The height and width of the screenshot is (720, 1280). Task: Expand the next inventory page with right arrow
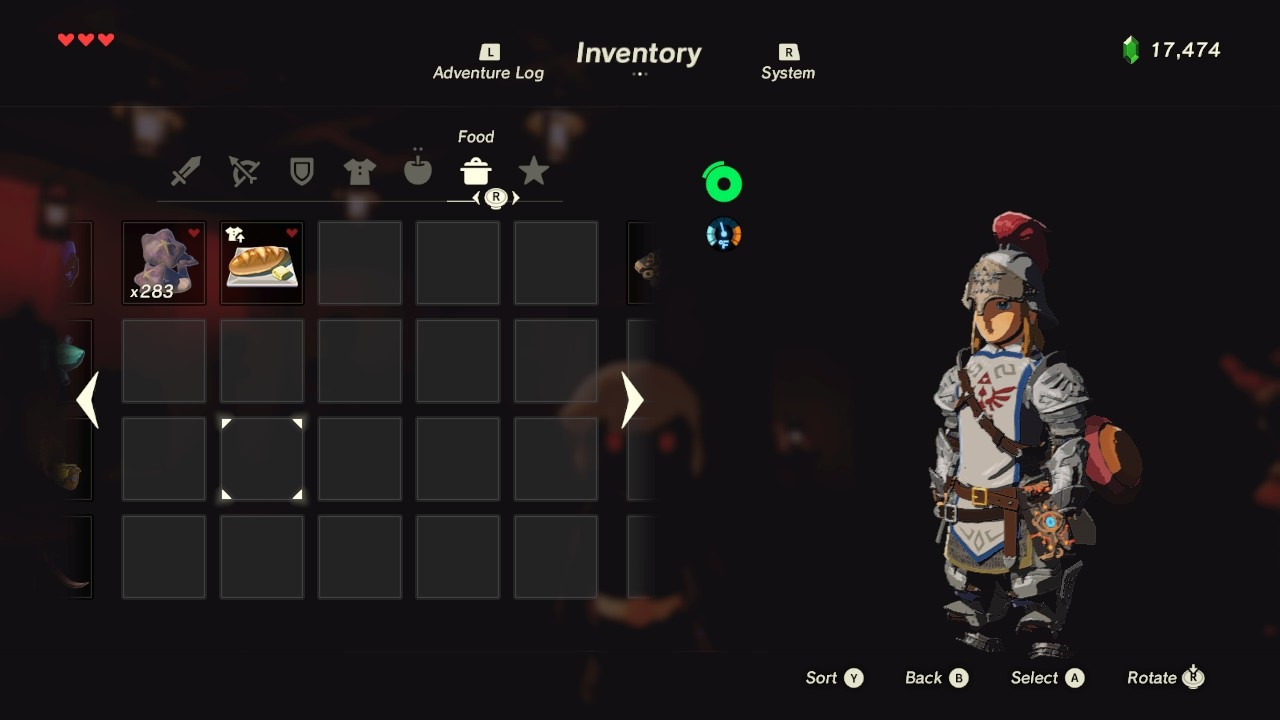631,400
